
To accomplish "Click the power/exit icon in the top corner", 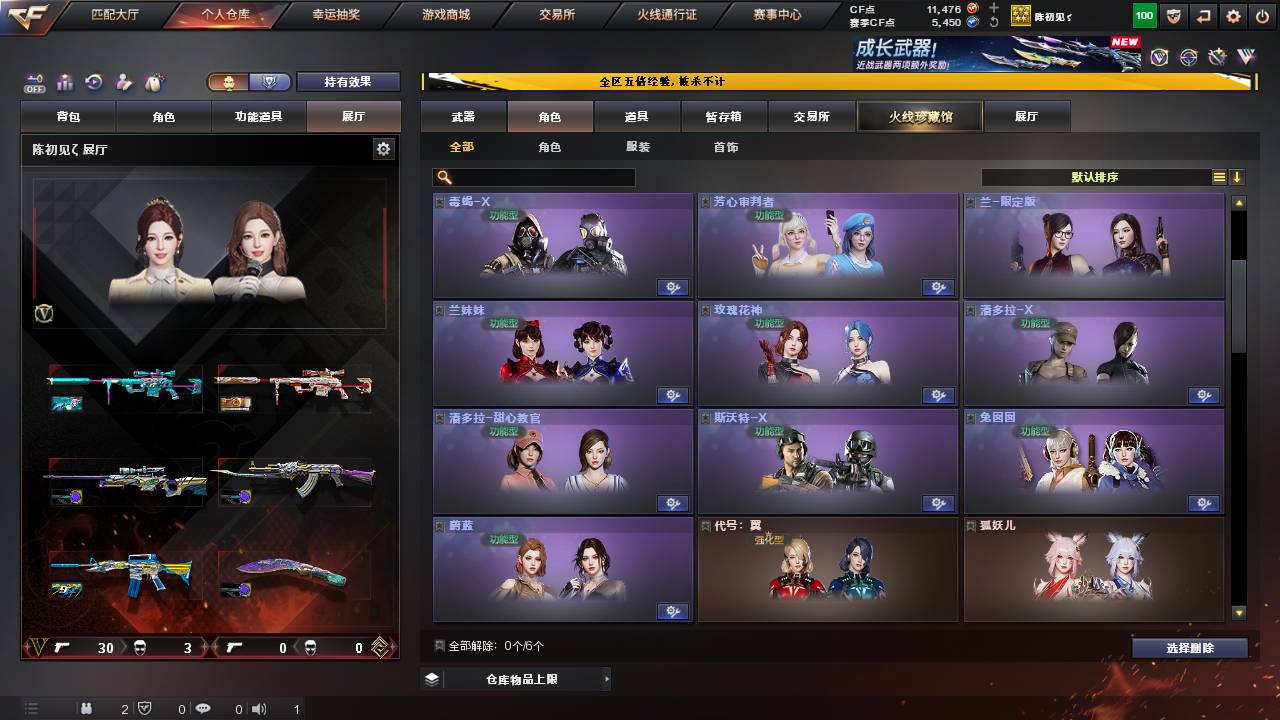I will pos(1264,15).
